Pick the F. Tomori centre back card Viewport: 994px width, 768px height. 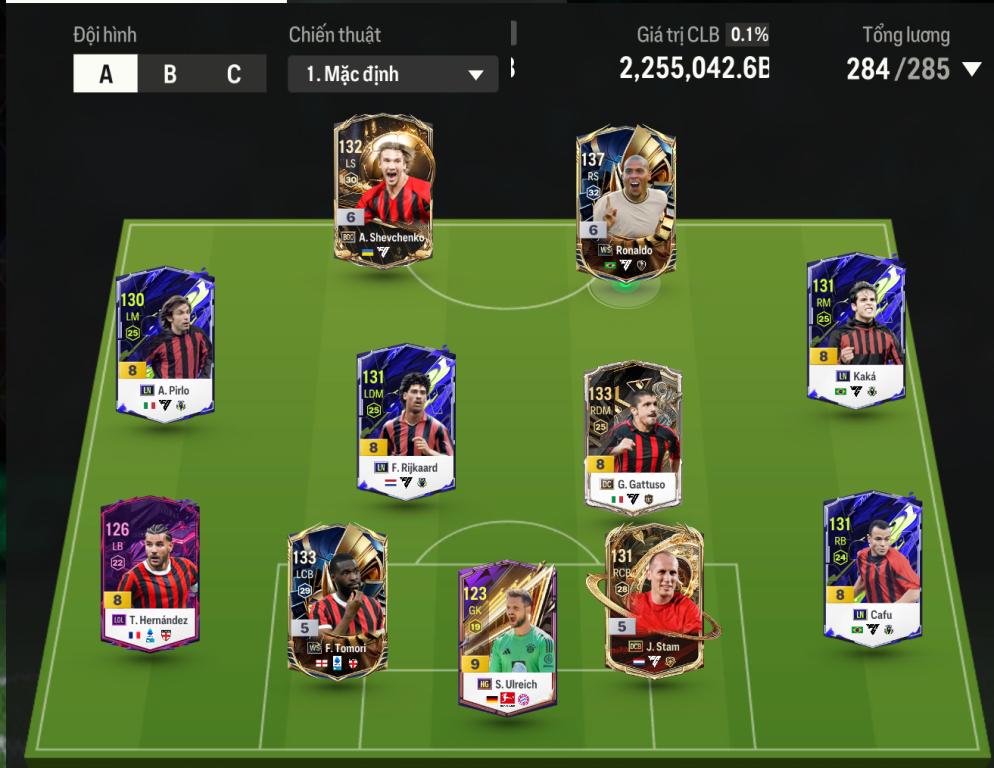point(337,599)
